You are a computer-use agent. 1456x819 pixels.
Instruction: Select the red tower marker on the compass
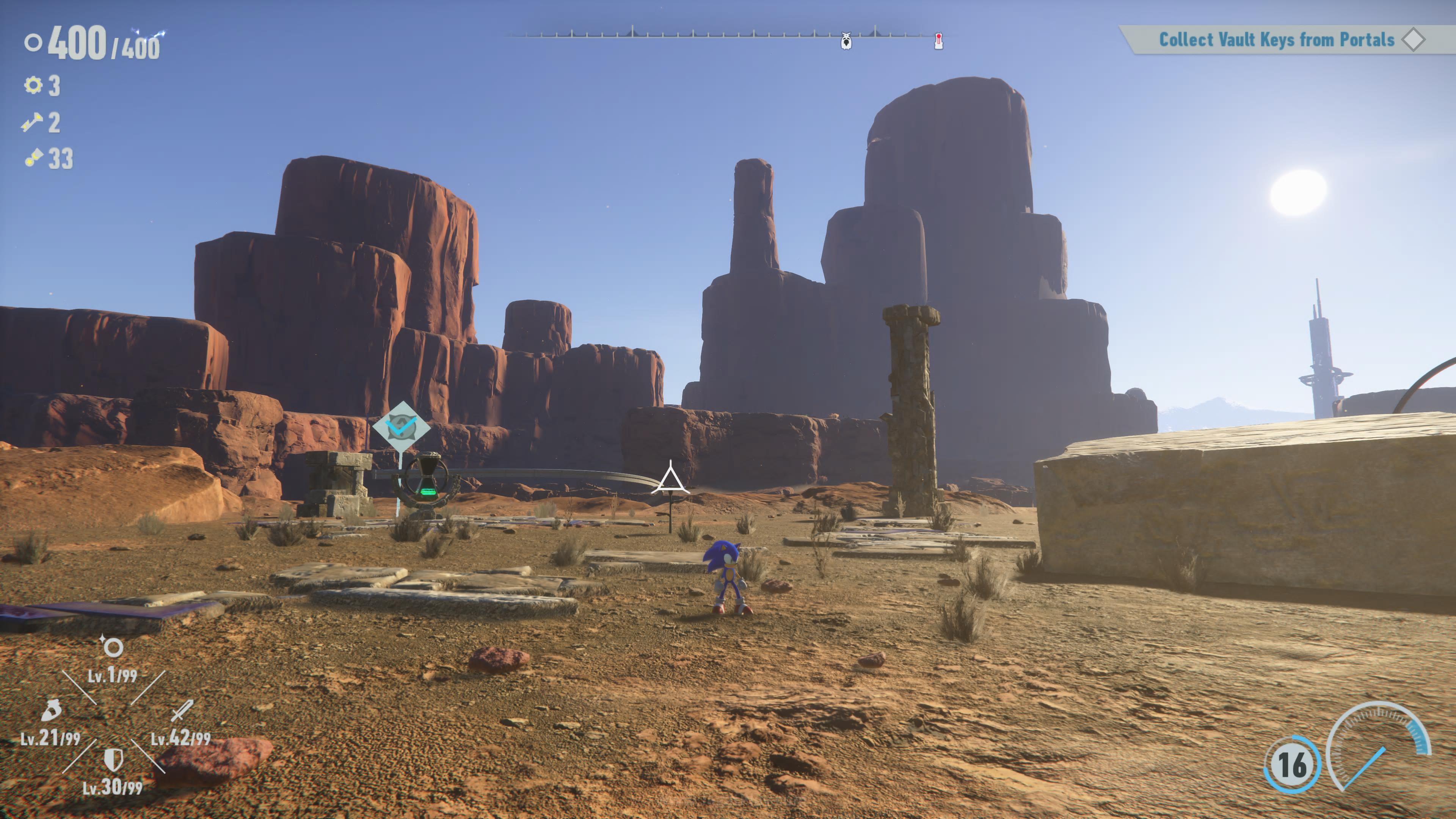coord(938,41)
